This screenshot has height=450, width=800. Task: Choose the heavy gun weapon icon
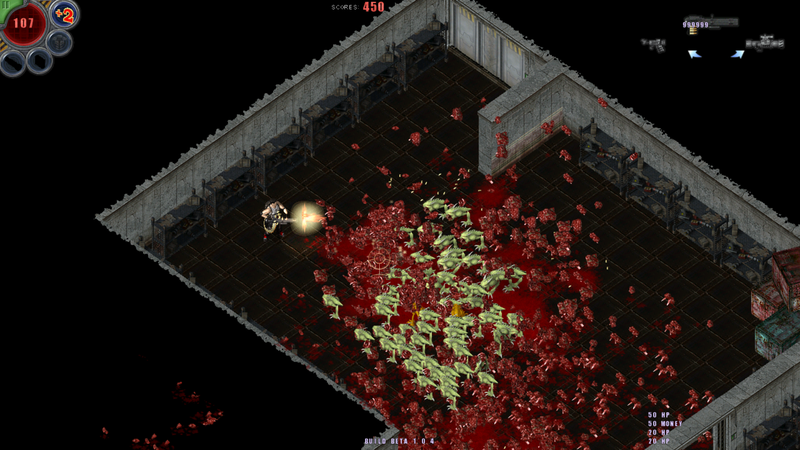click(x=766, y=43)
